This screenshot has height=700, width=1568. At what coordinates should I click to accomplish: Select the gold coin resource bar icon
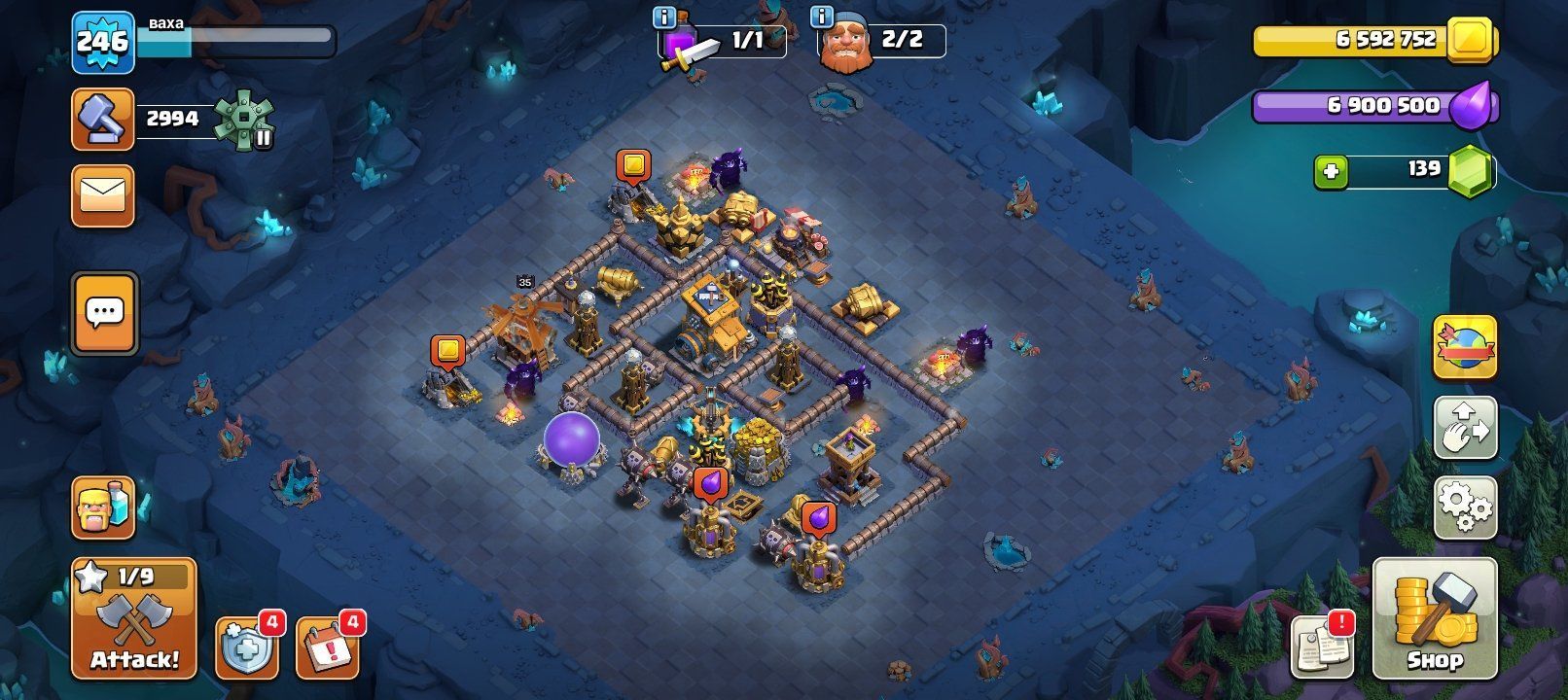1471,40
